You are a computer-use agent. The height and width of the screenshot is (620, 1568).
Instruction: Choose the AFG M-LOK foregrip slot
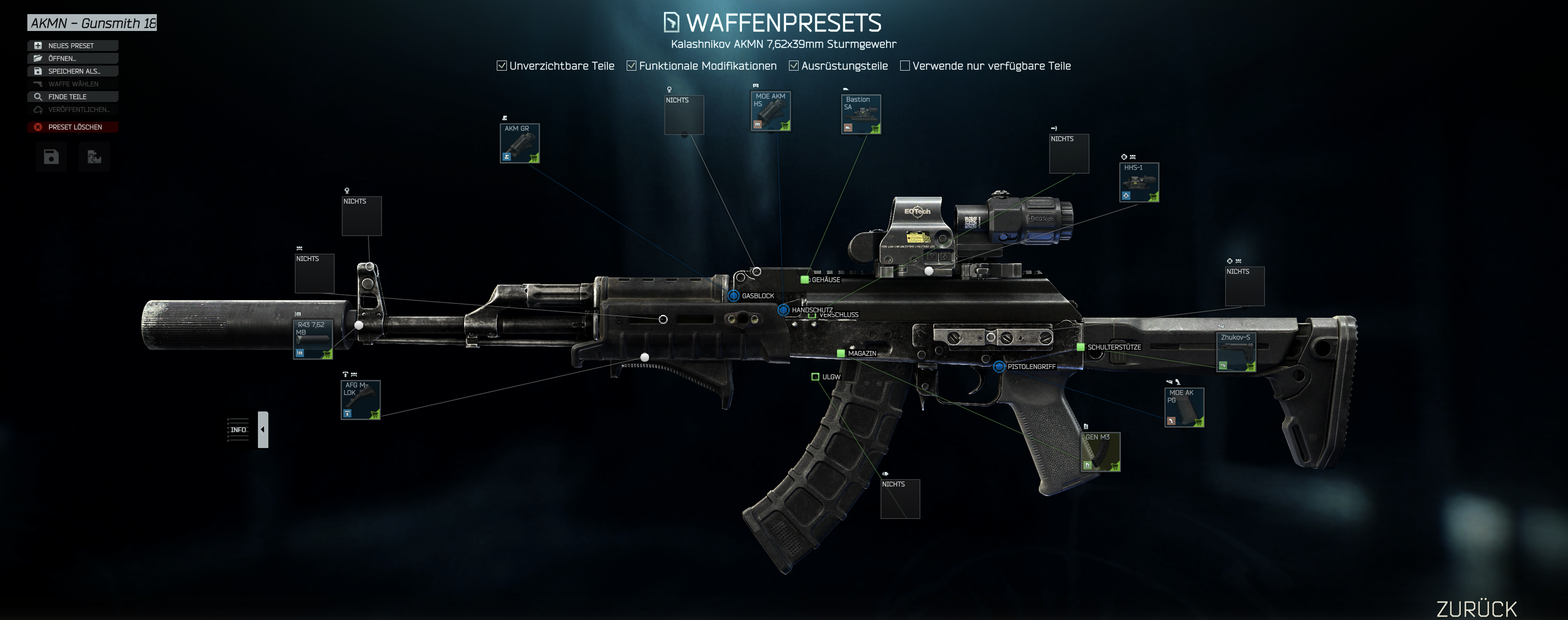coord(361,400)
